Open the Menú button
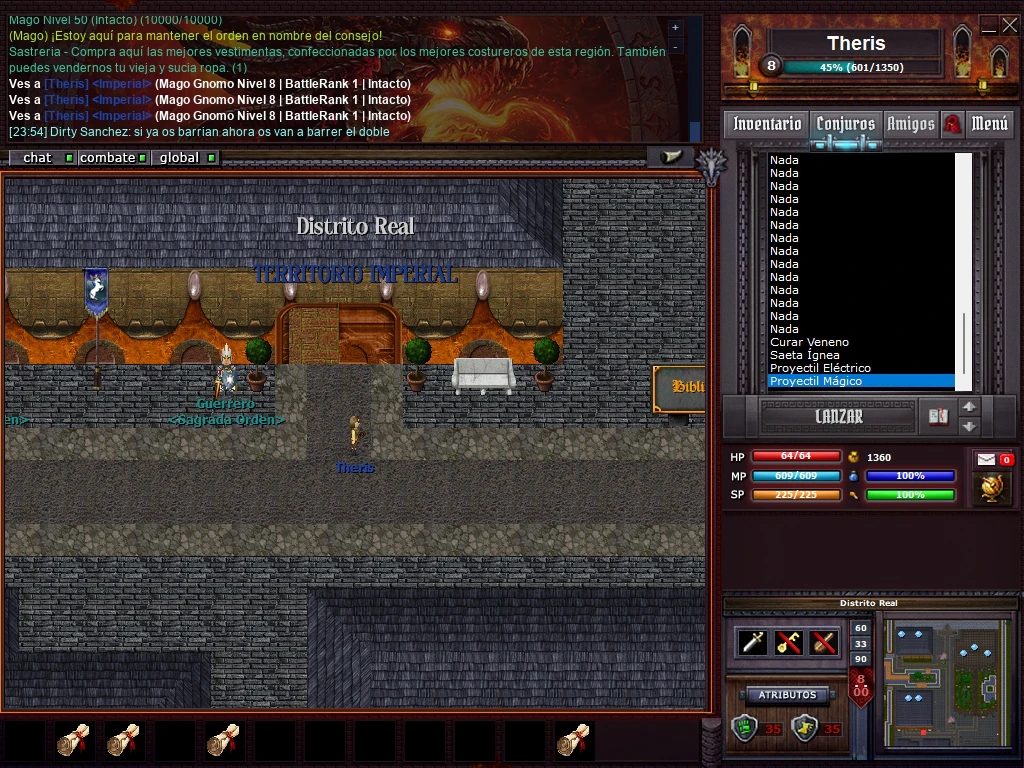The width and height of the screenshot is (1024, 768). pos(989,124)
